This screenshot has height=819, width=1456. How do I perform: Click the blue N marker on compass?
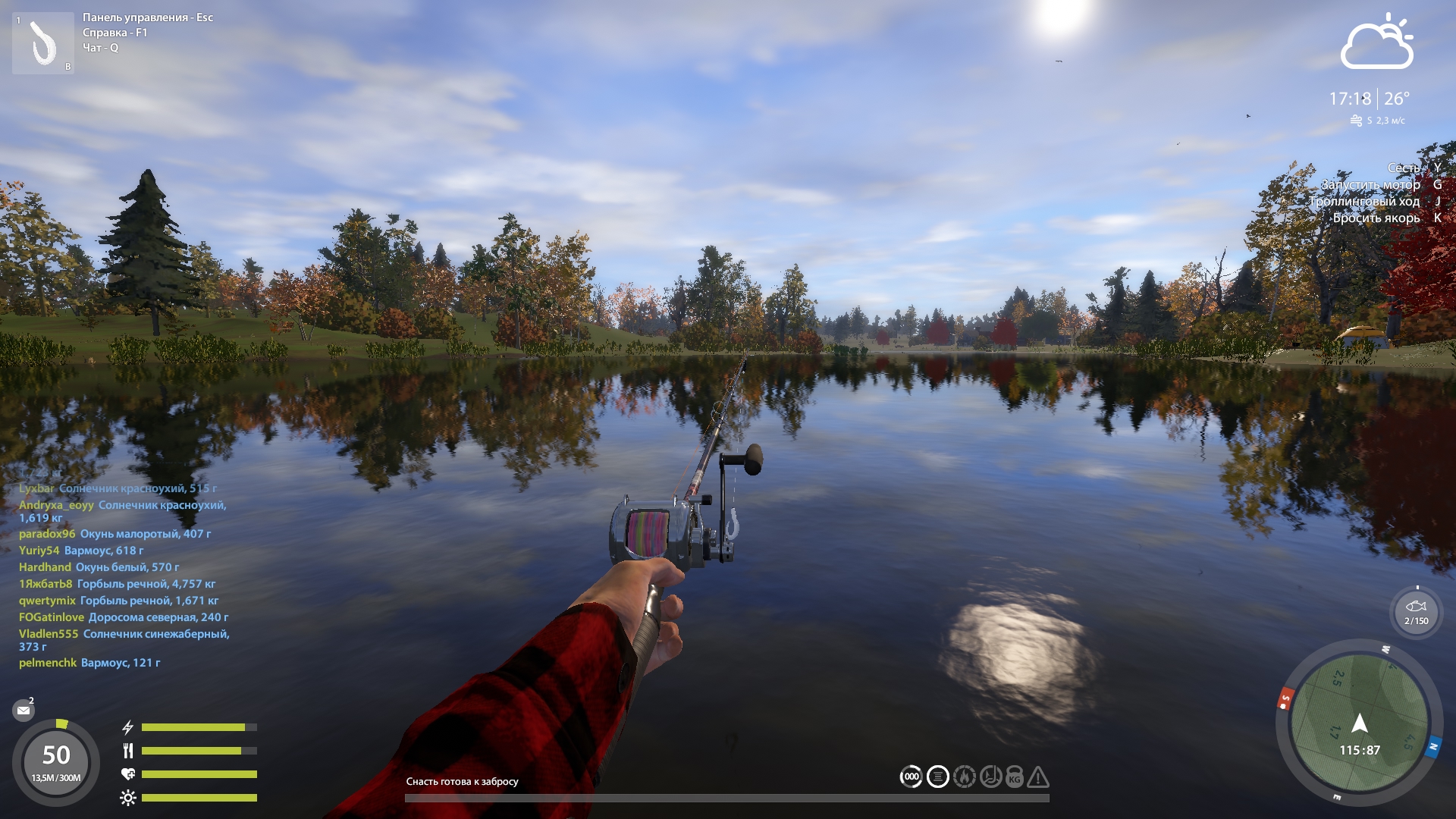[1432, 747]
